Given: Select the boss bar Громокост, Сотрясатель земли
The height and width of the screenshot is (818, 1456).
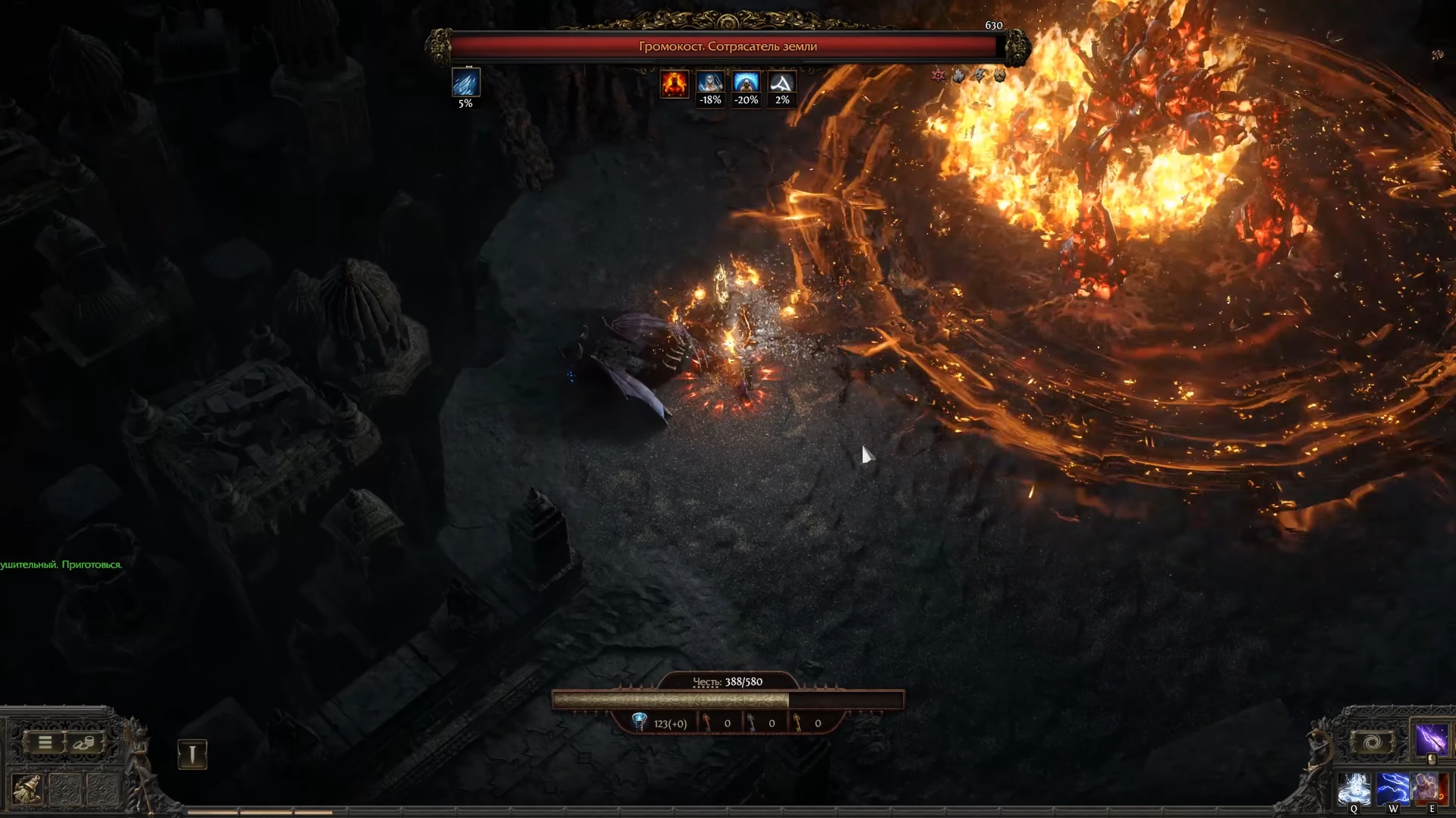Looking at the screenshot, I should (727, 46).
